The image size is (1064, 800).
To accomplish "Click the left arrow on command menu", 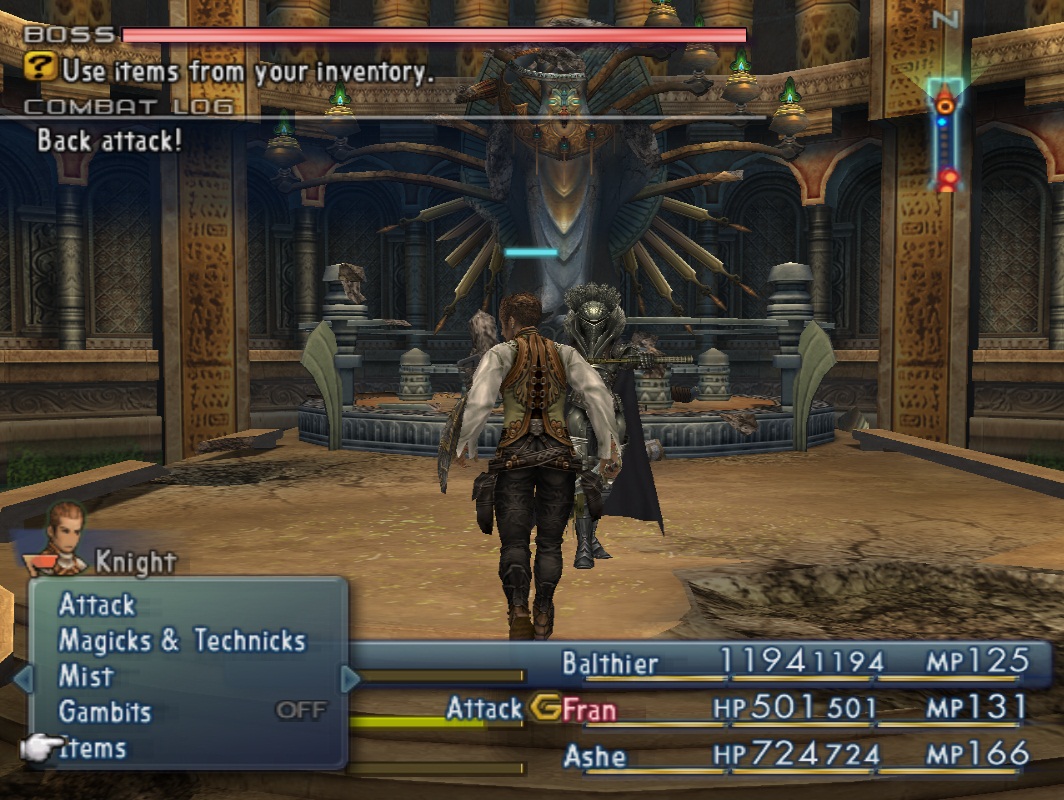I will click(22, 679).
